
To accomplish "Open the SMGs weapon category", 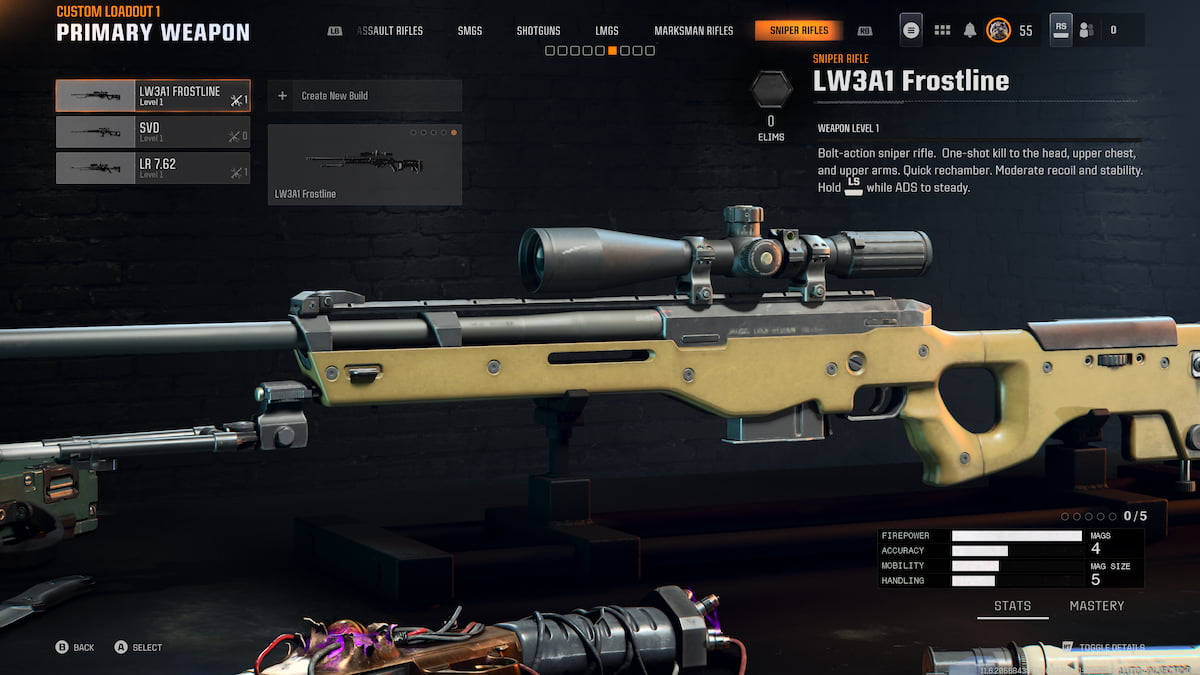I will [470, 31].
